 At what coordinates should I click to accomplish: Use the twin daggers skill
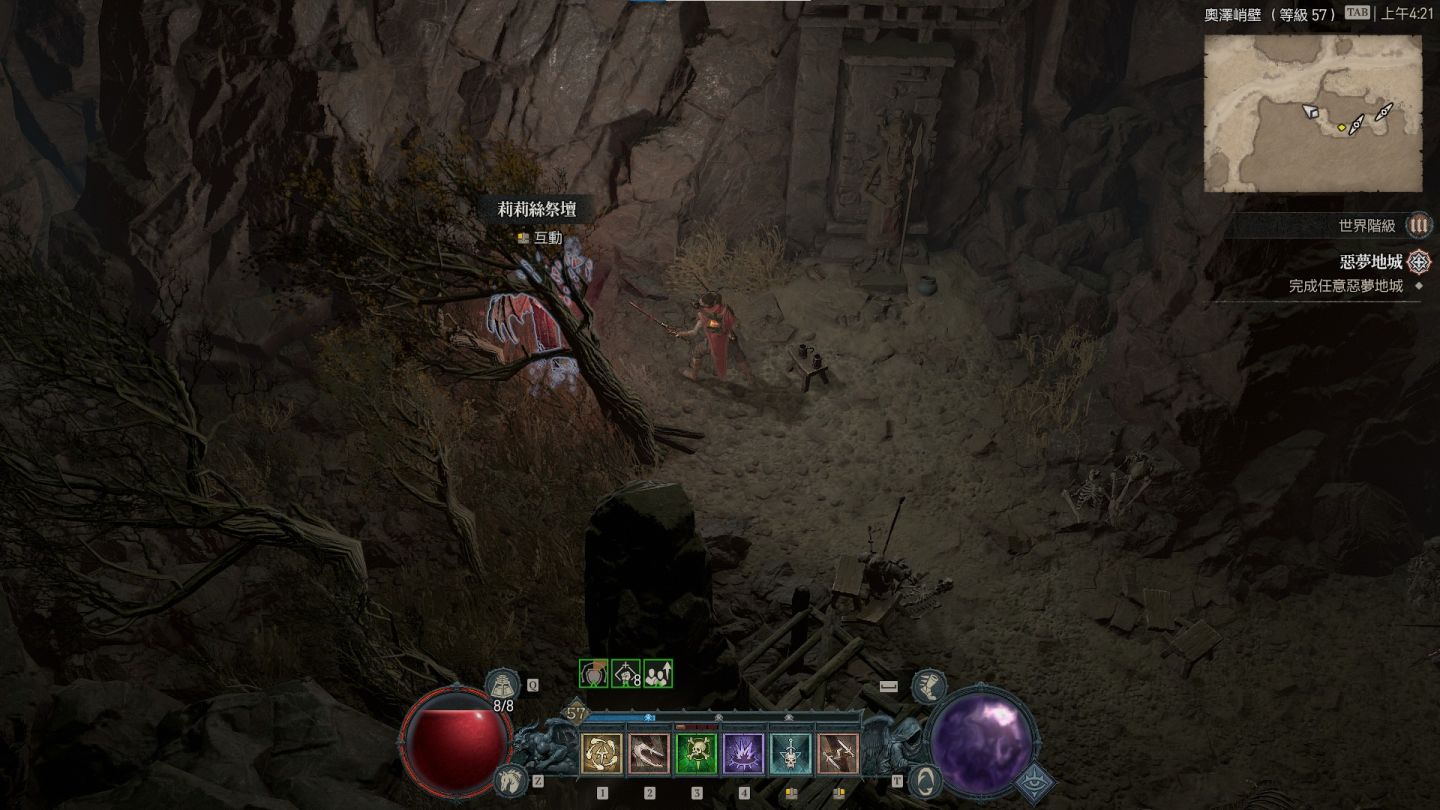pos(838,754)
